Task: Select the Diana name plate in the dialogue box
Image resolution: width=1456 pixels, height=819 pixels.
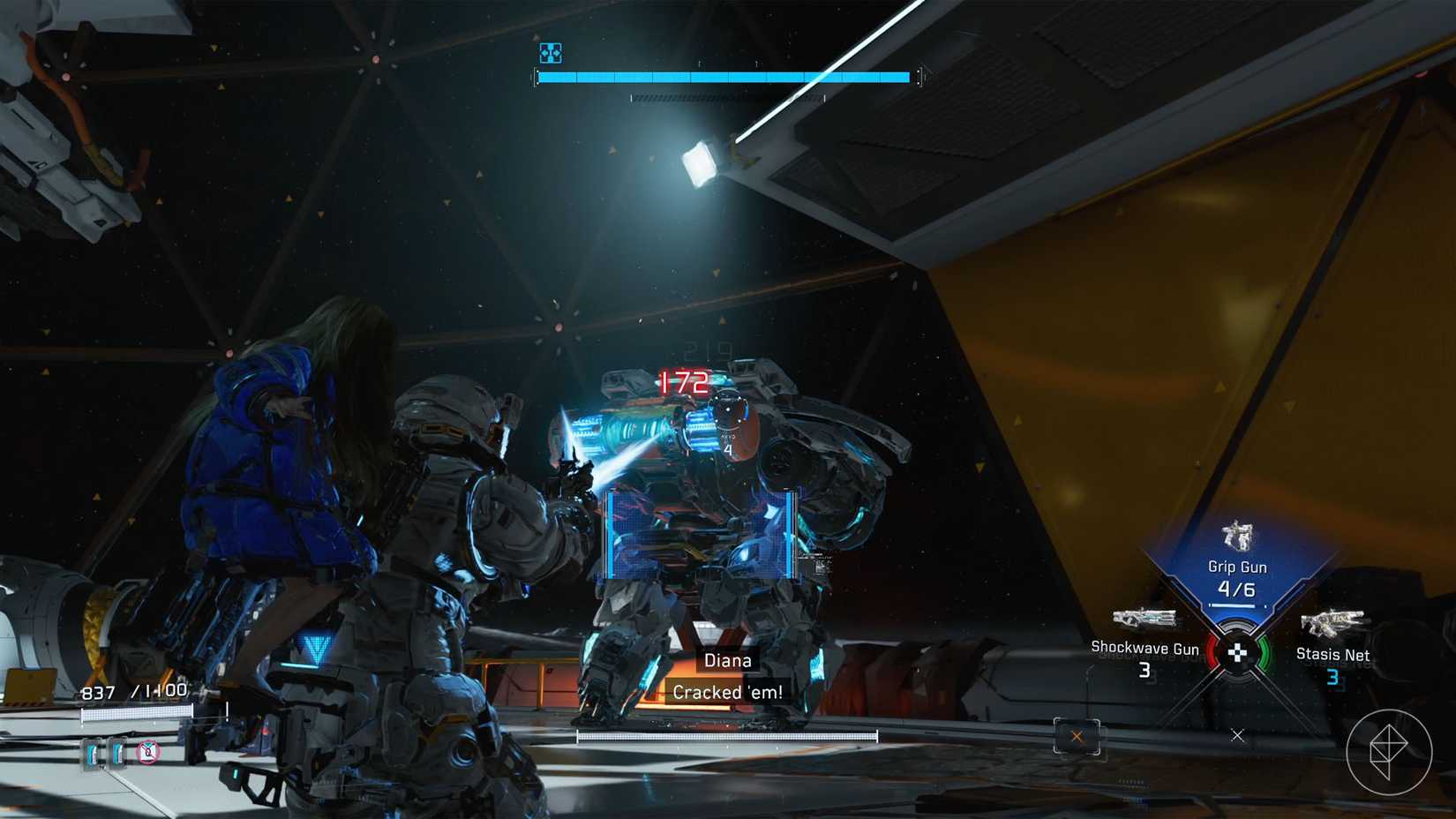Action: 727,659
